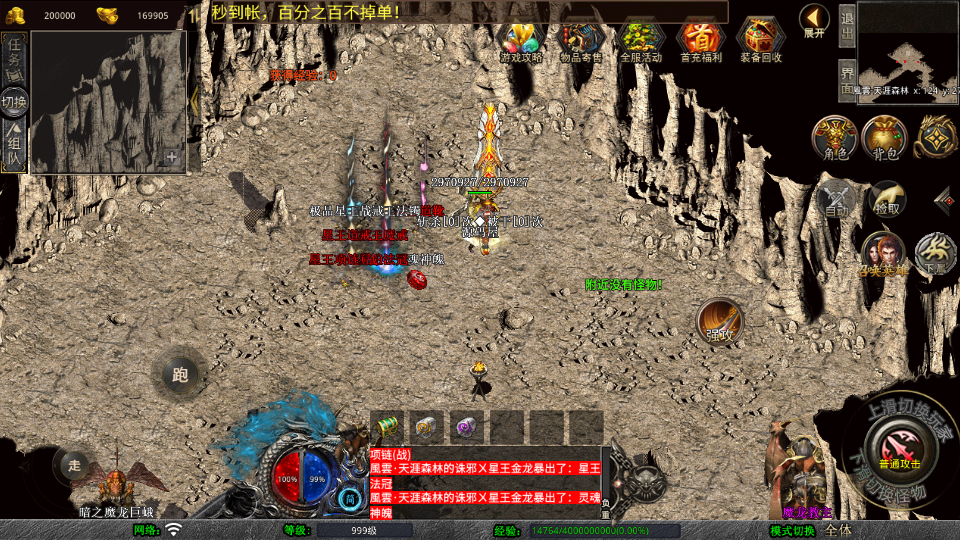The width and height of the screenshot is (960, 540).
Task: Open the 背包 backpack inventory
Action: pos(884,138)
